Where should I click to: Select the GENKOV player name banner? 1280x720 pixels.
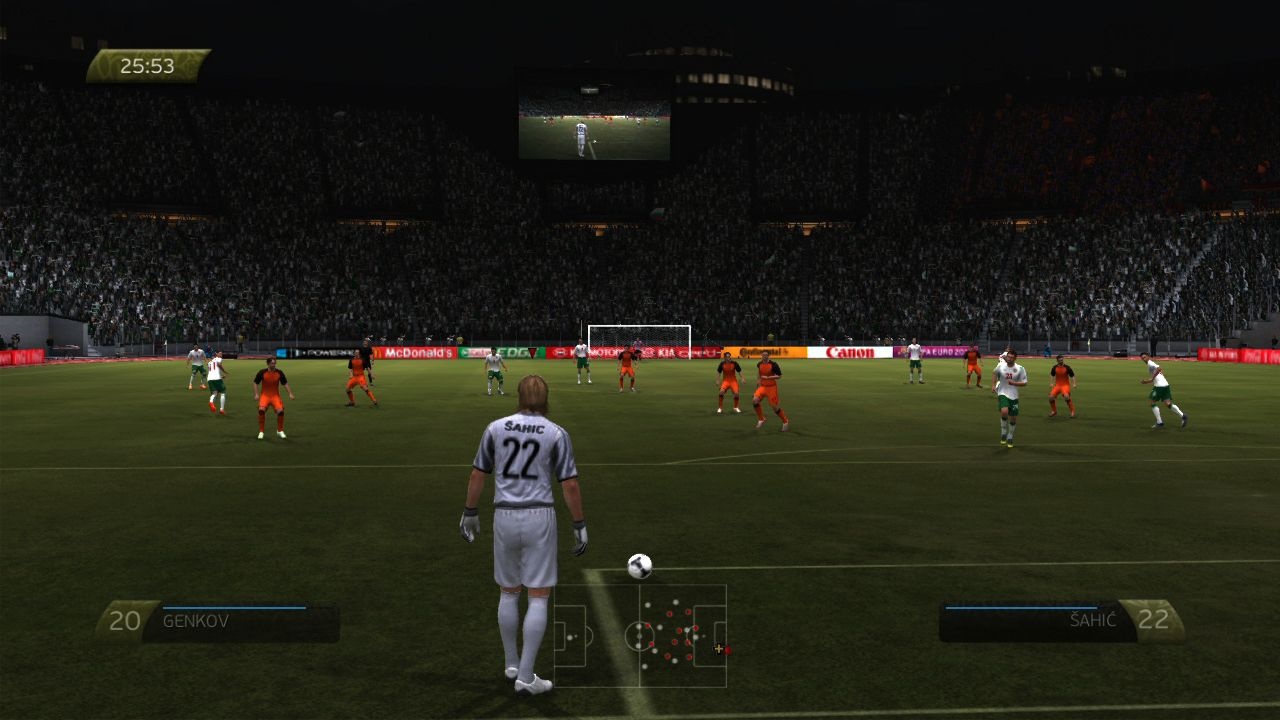(197, 620)
